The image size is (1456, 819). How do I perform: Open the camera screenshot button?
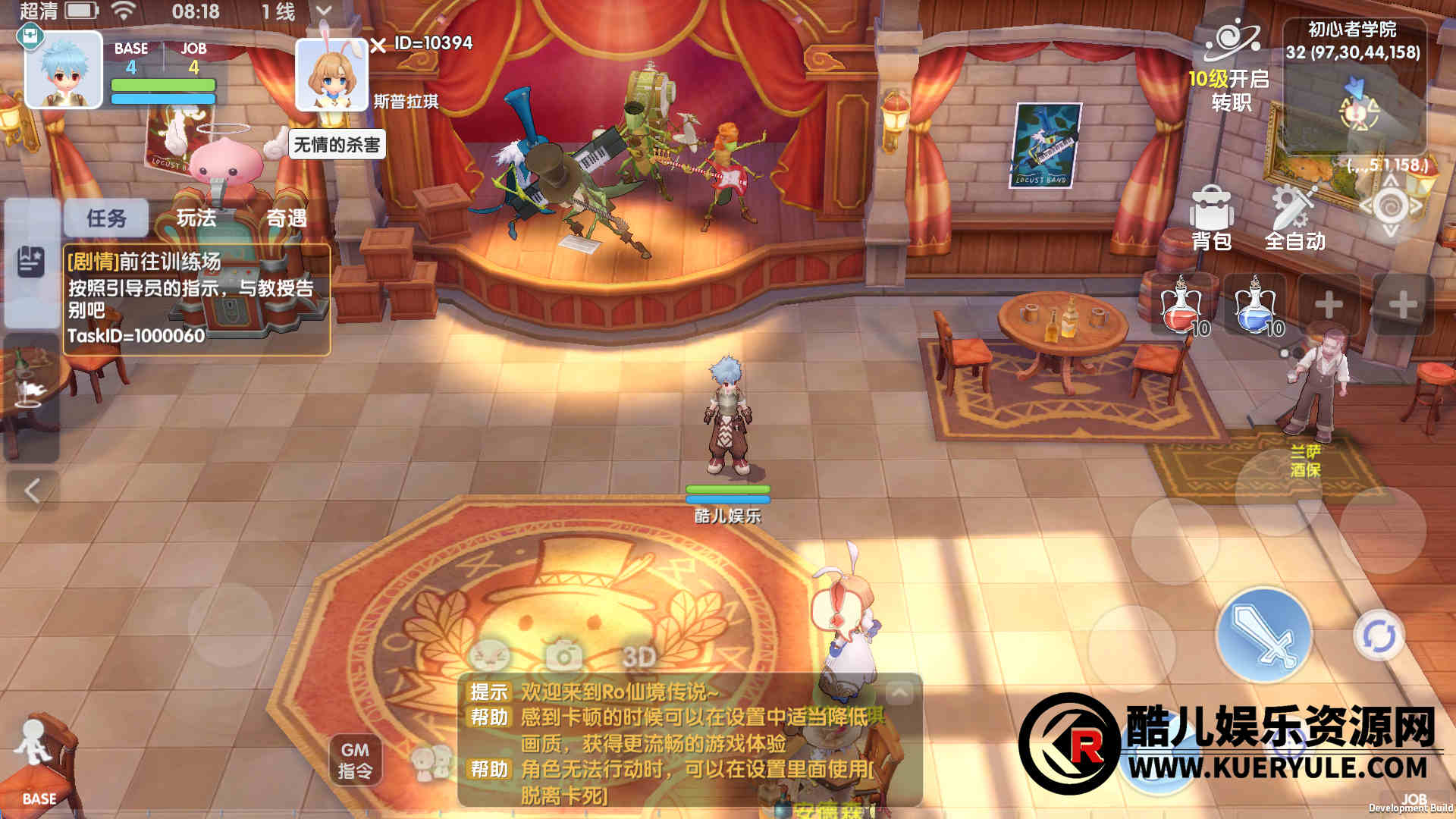pyautogui.click(x=564, y=655)
